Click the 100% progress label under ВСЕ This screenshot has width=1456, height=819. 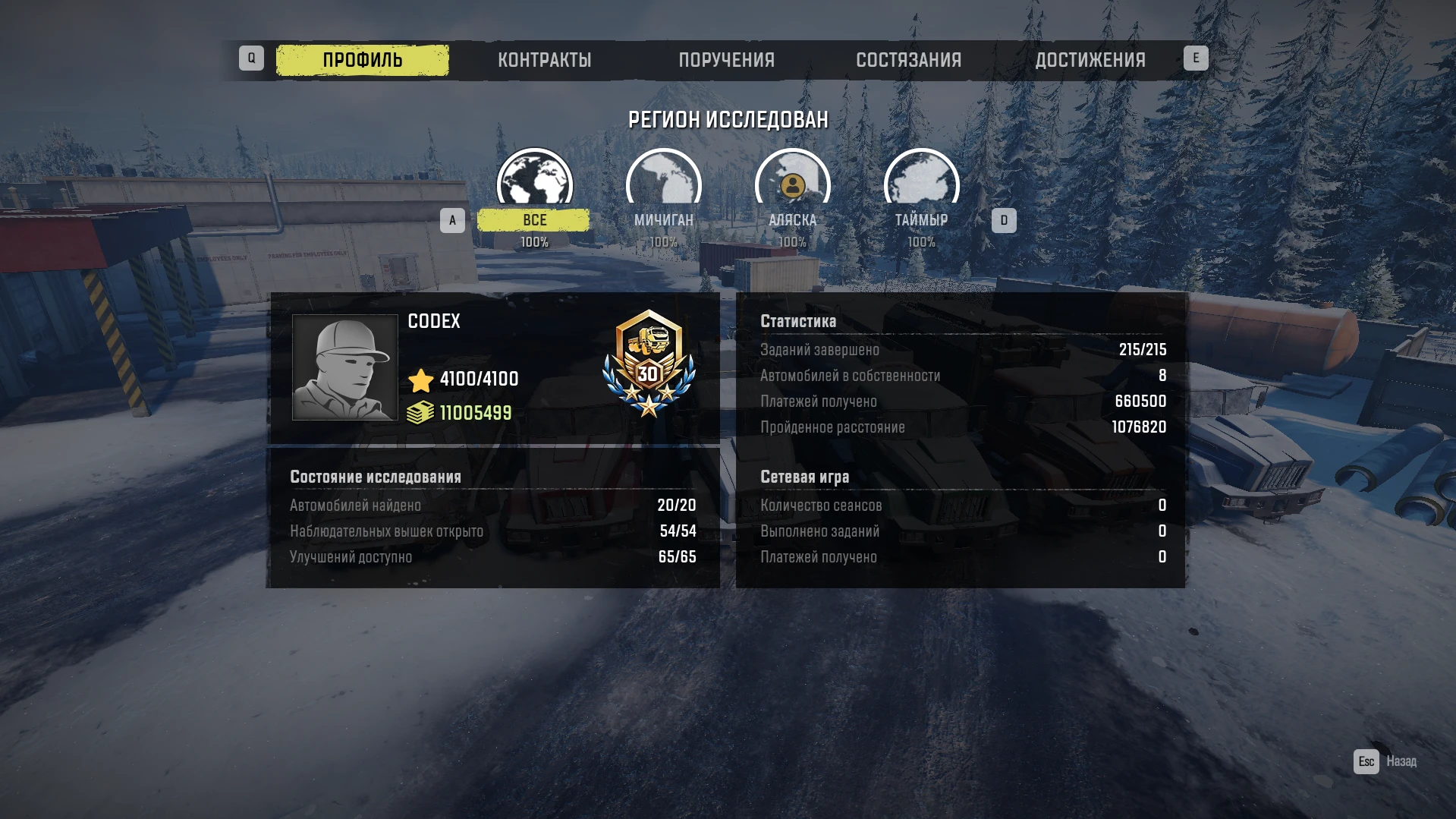pos(534,243)
